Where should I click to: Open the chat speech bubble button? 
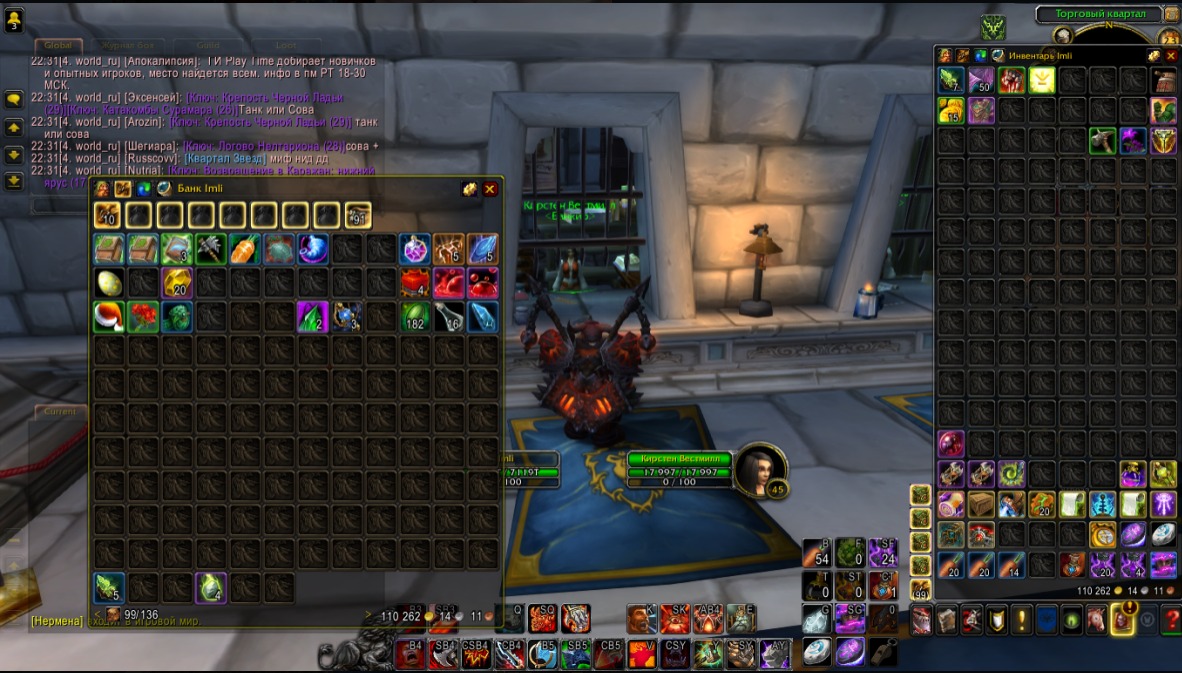(14, 99)
